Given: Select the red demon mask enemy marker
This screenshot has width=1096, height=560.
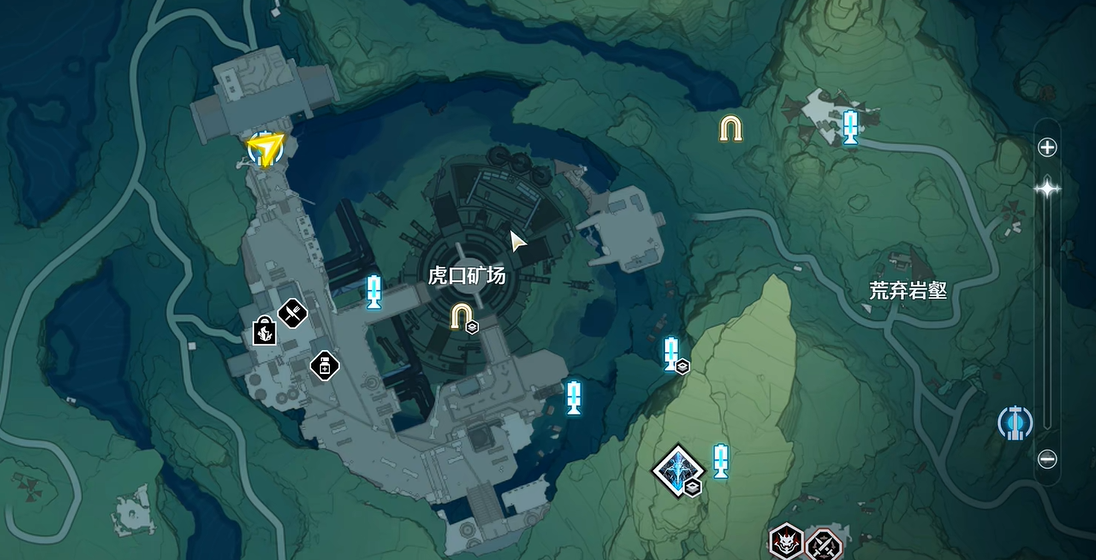Looking at the screenshot, I should (786, 544).
